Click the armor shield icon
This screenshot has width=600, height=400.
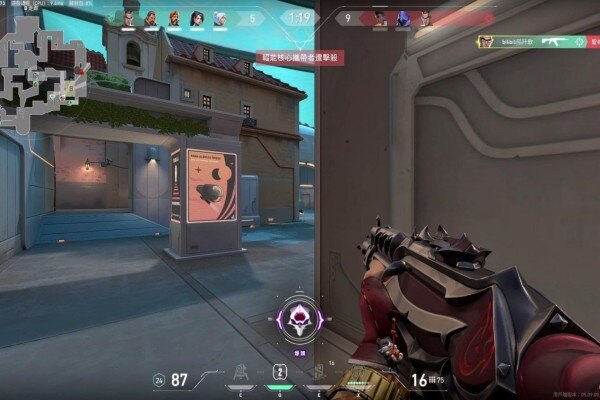159,380
